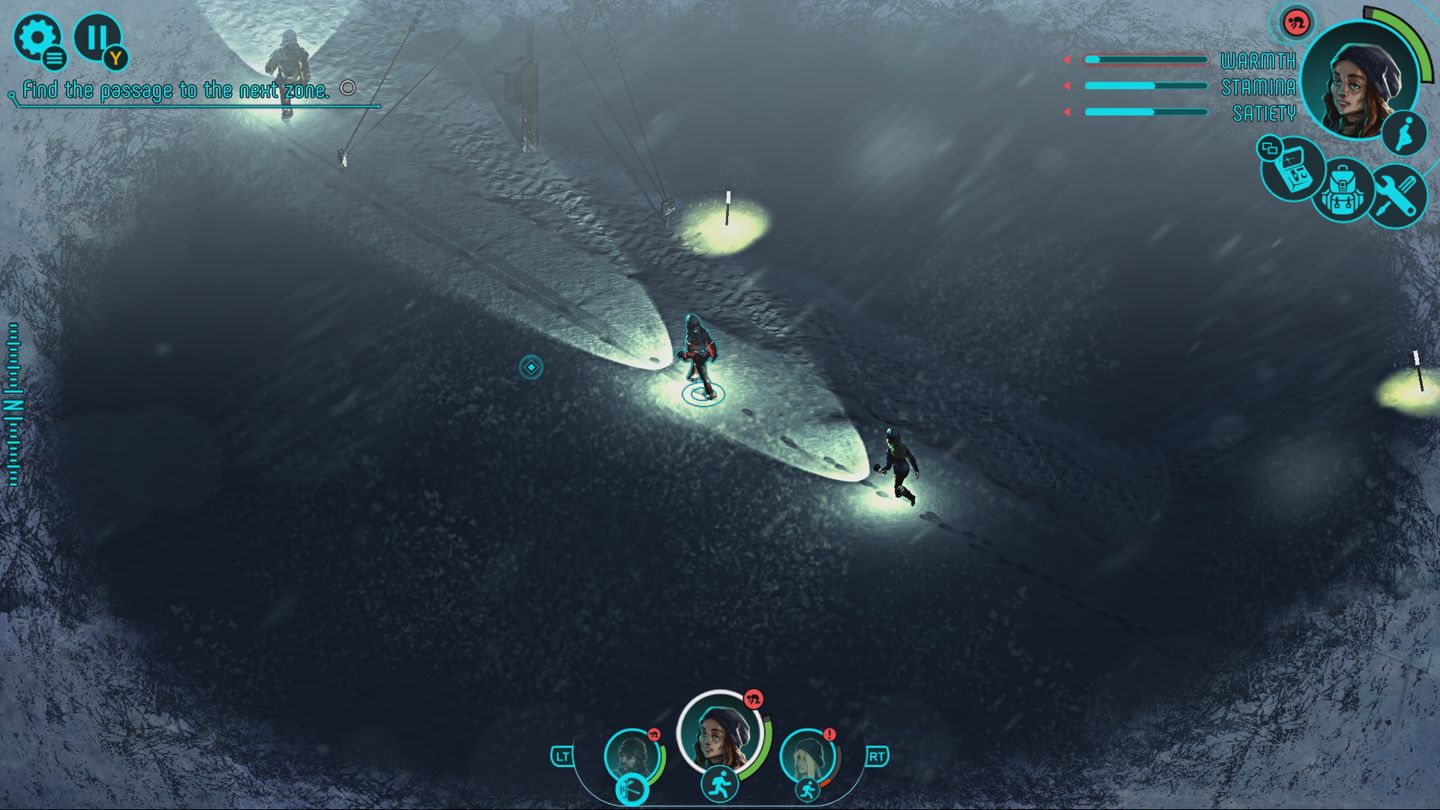Viewport: 1440px width, 810px height.
Task: Open the wrench and screwdriver crafting menu
Action: coord(1397,195)
